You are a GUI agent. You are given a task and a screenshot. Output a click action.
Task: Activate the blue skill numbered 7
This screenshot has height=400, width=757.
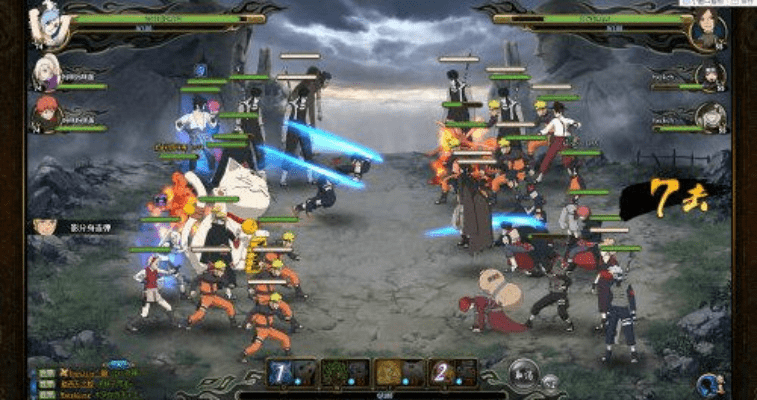[x=280, y=372]
